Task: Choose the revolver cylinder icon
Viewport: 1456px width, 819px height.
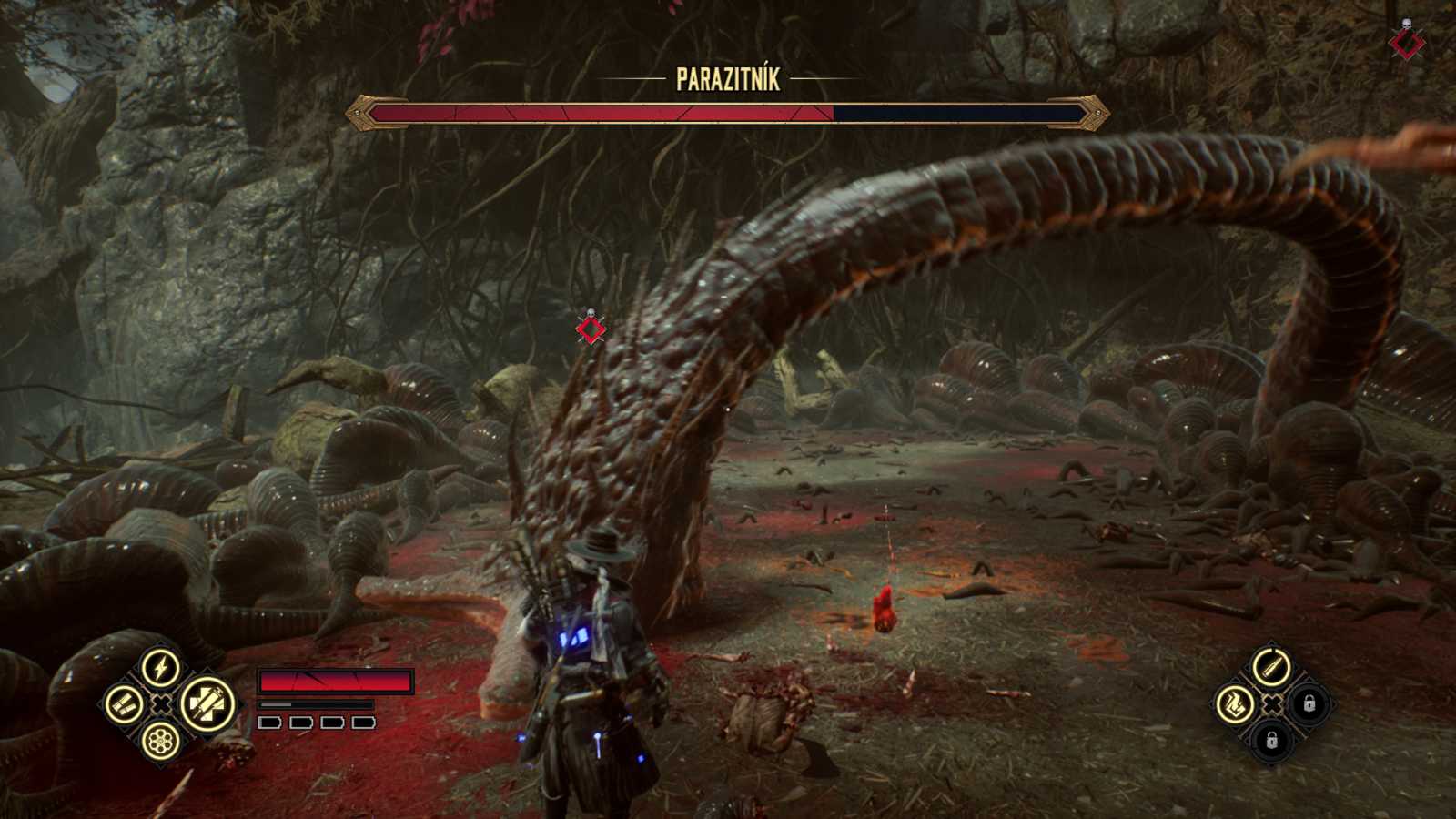Action: coord(161,741)
